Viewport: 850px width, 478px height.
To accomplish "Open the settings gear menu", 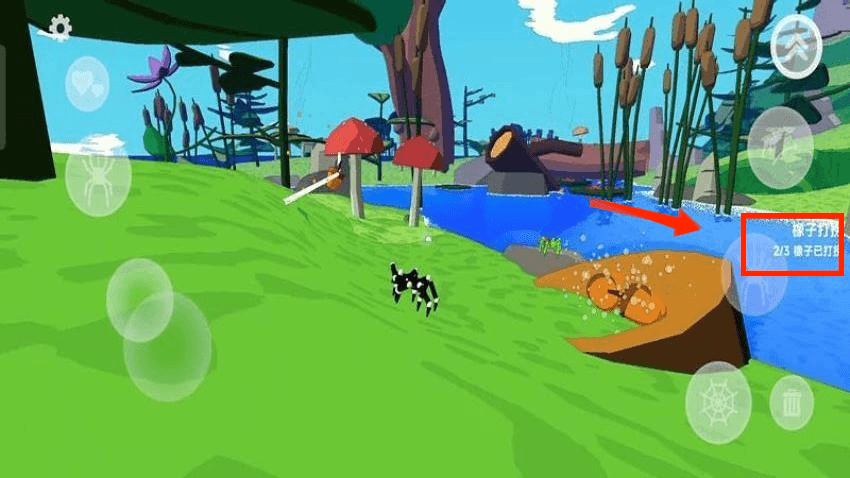I will [x=60, y=26].
